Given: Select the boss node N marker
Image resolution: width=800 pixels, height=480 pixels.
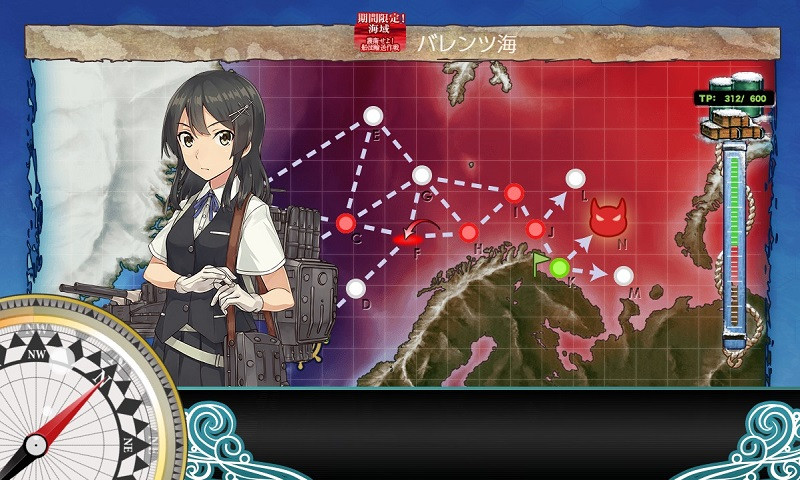Looking at the screenshot, I should coord(607,217).
